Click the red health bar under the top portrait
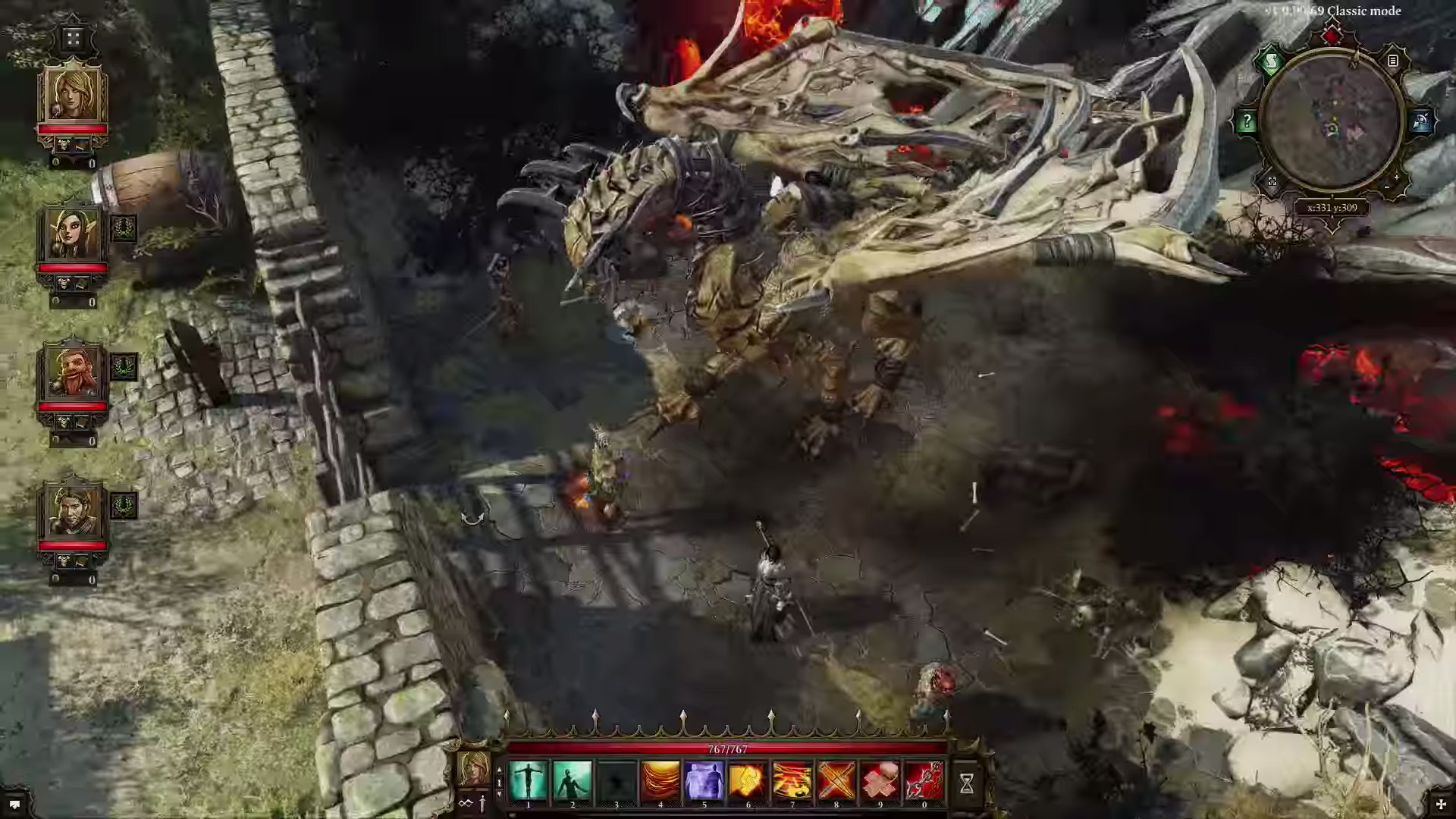Viewport: 1456px width, 819px height. click(72, 130)
